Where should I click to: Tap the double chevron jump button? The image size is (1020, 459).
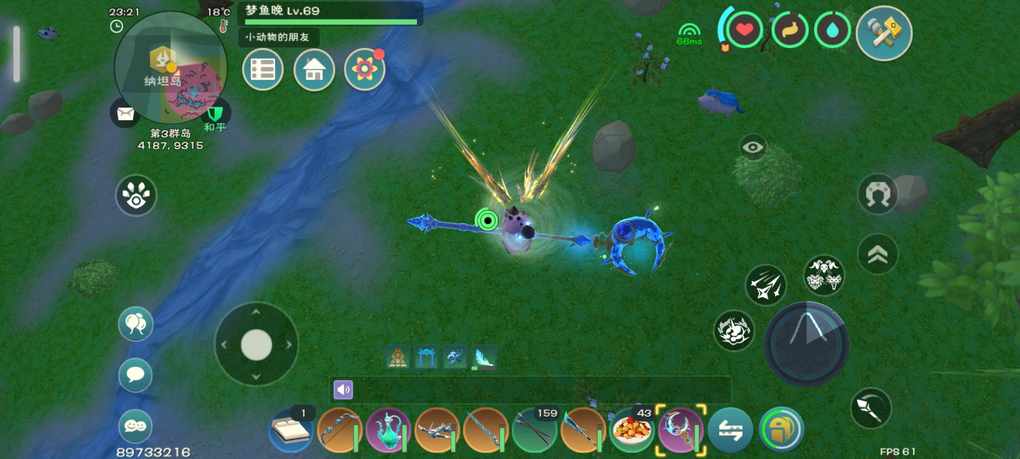pyautogui.click(x=877, y=254)
